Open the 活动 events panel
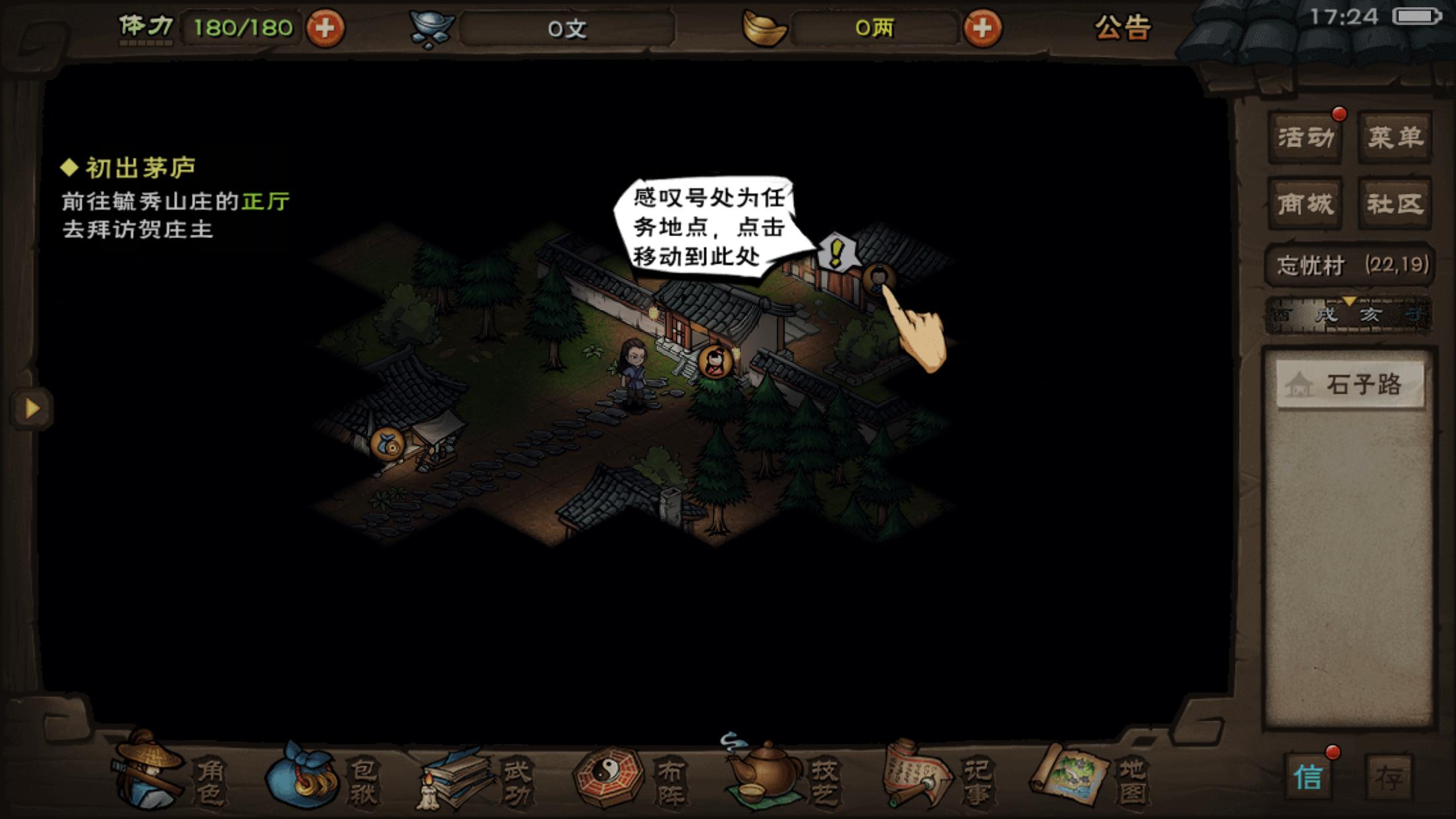This screenshot has height=819, width=1456. coord(1306,137)
